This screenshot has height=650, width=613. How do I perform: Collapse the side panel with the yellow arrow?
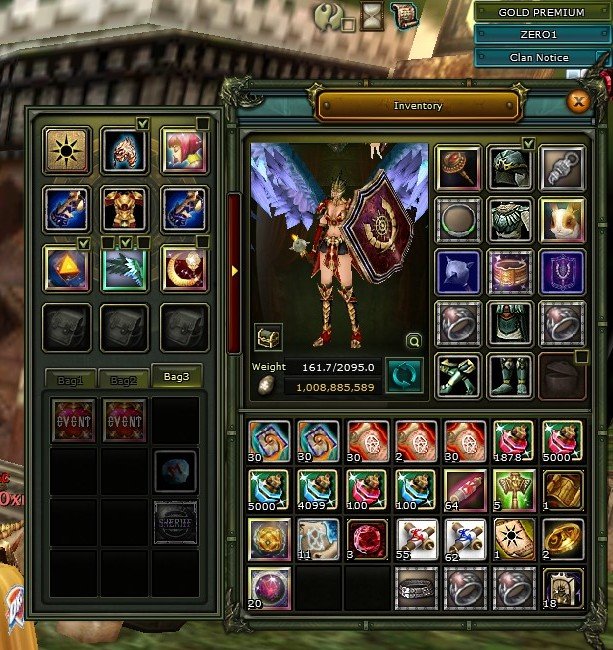(x=234, y=270)
